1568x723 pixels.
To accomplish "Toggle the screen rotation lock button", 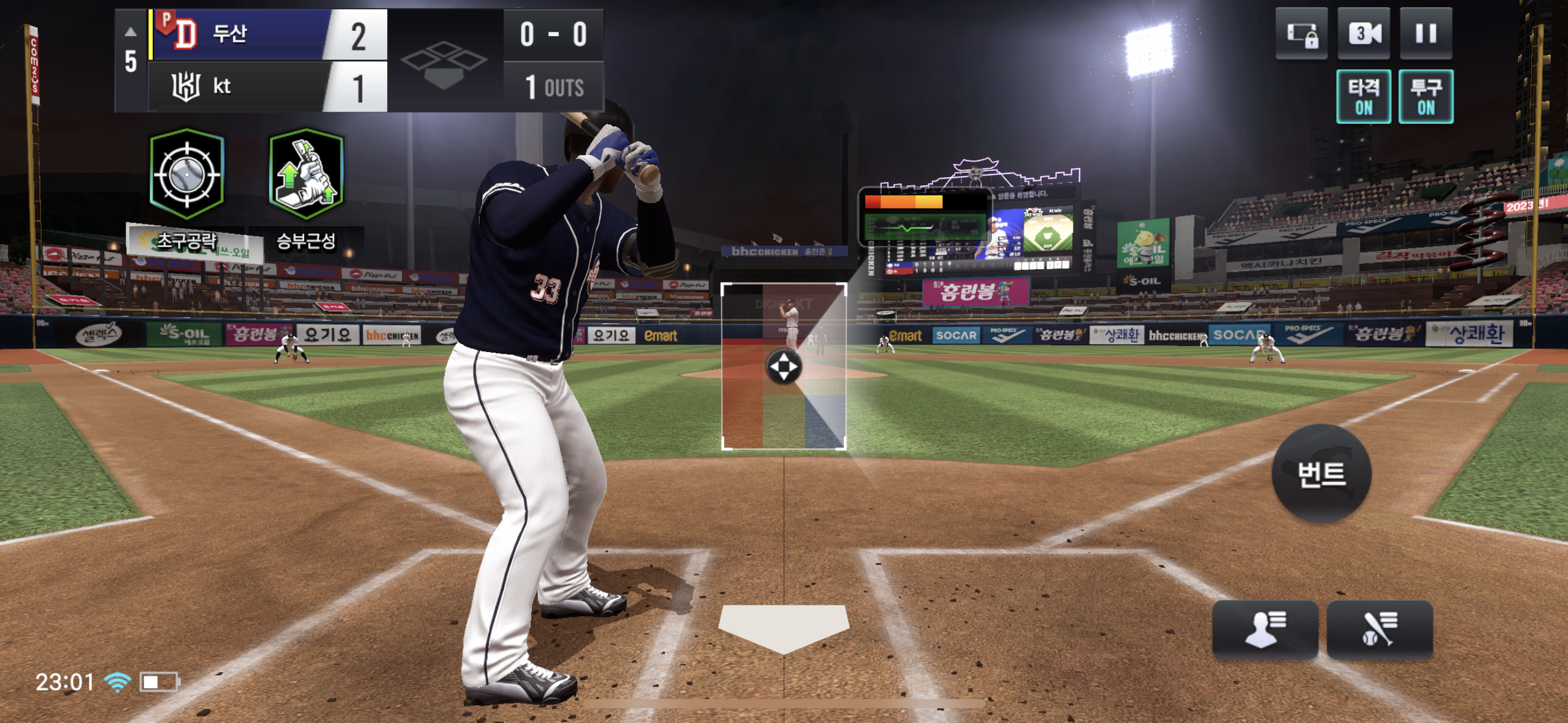I will click(x=1301, y=34).
